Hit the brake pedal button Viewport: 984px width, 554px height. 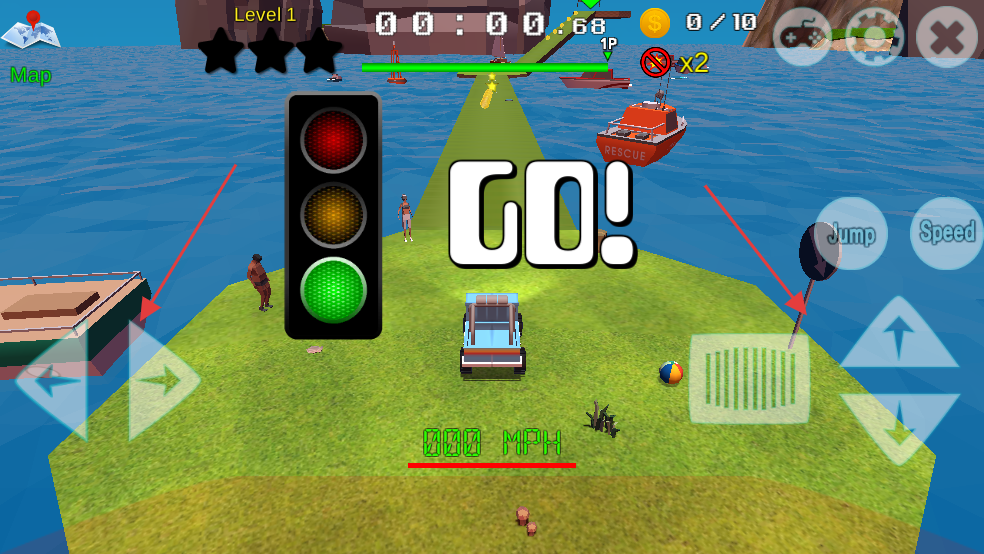749,378
